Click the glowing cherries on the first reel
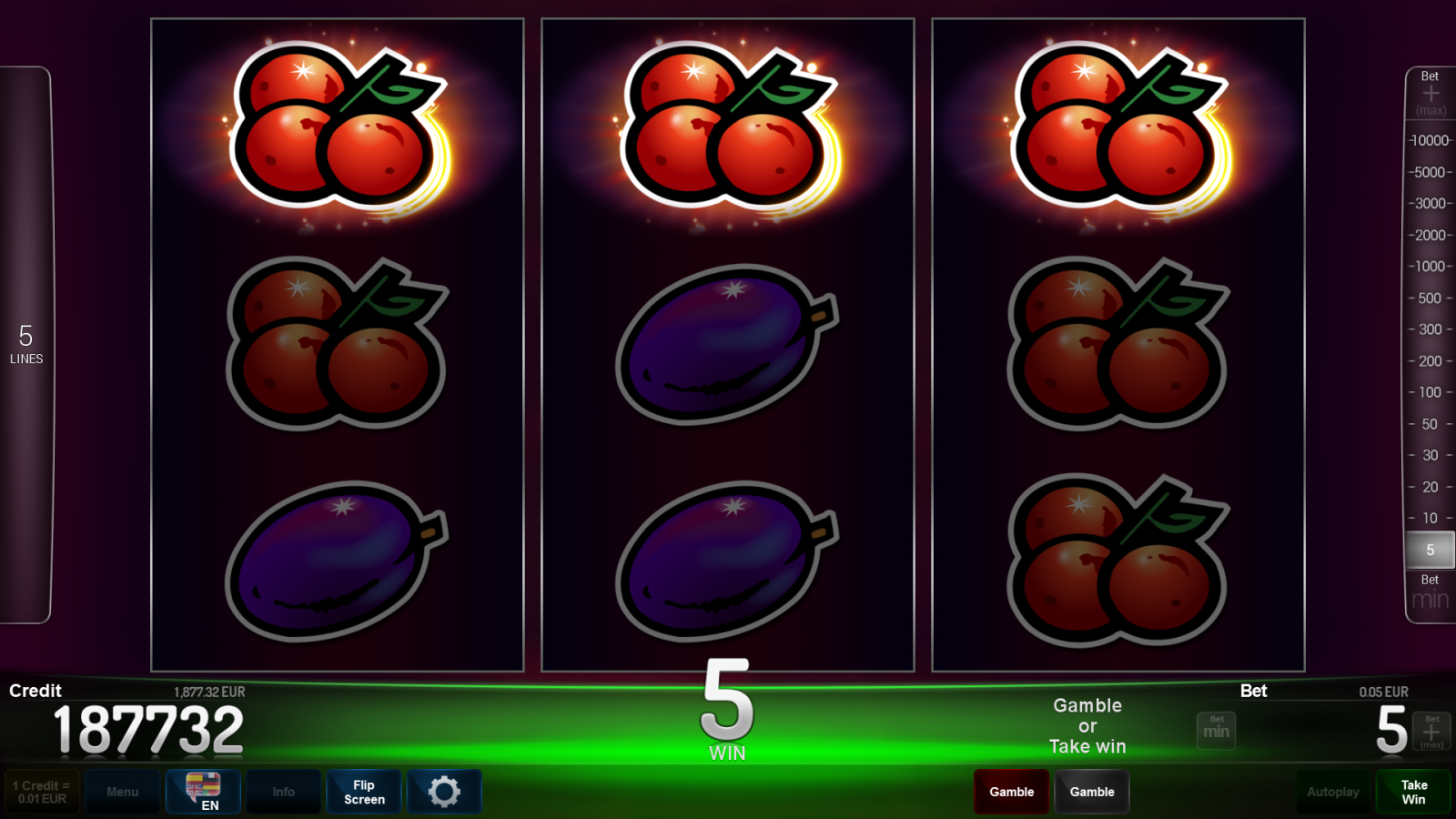Image resolution: width=1456 pixels, height=819 pixels. [x=337, y=127]
